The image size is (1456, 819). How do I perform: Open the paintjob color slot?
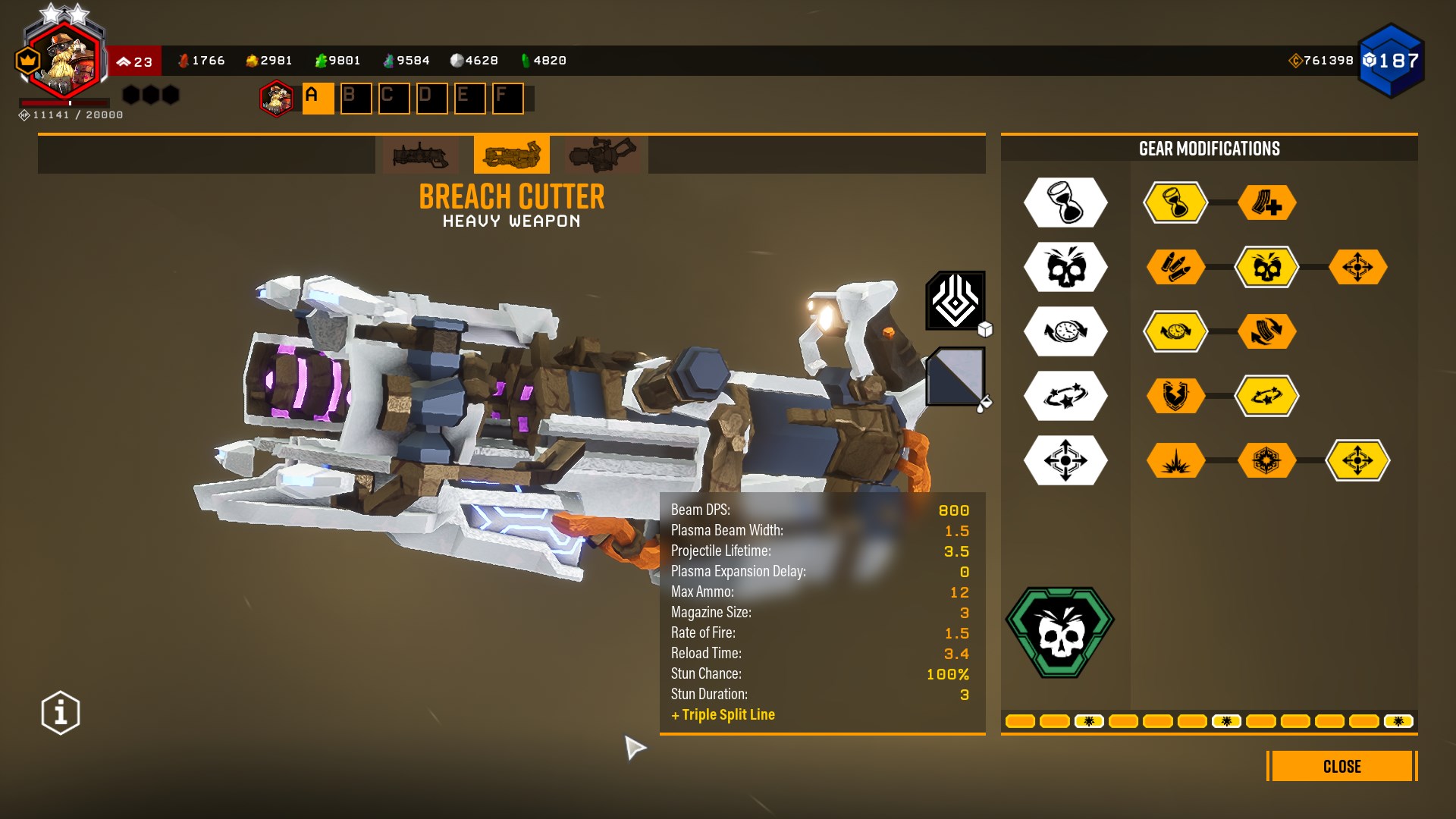(955, 377)
